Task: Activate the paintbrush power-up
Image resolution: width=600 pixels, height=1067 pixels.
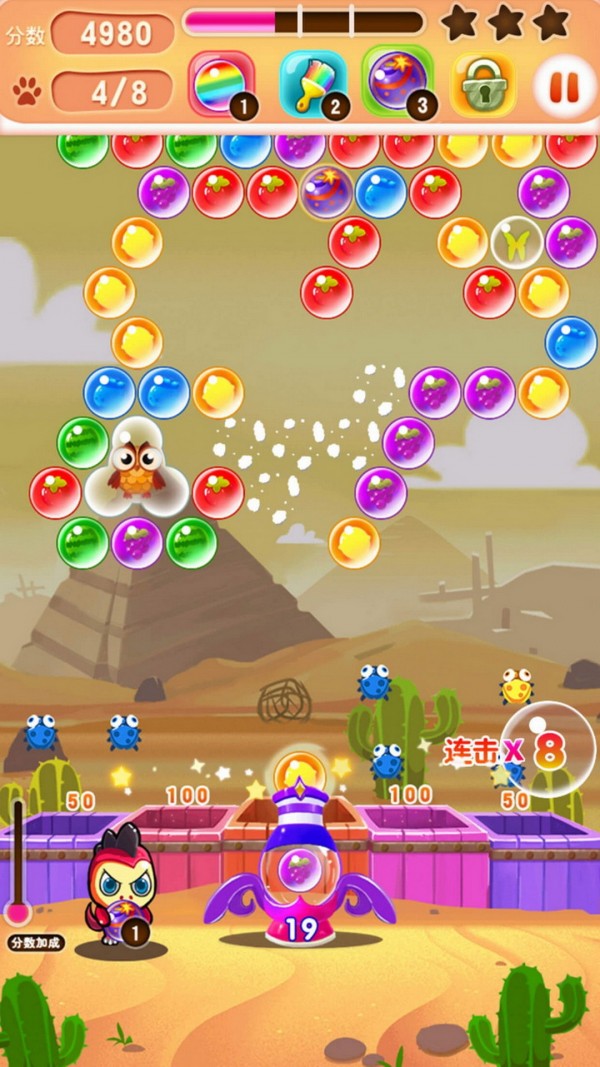Action: (312, 84)
